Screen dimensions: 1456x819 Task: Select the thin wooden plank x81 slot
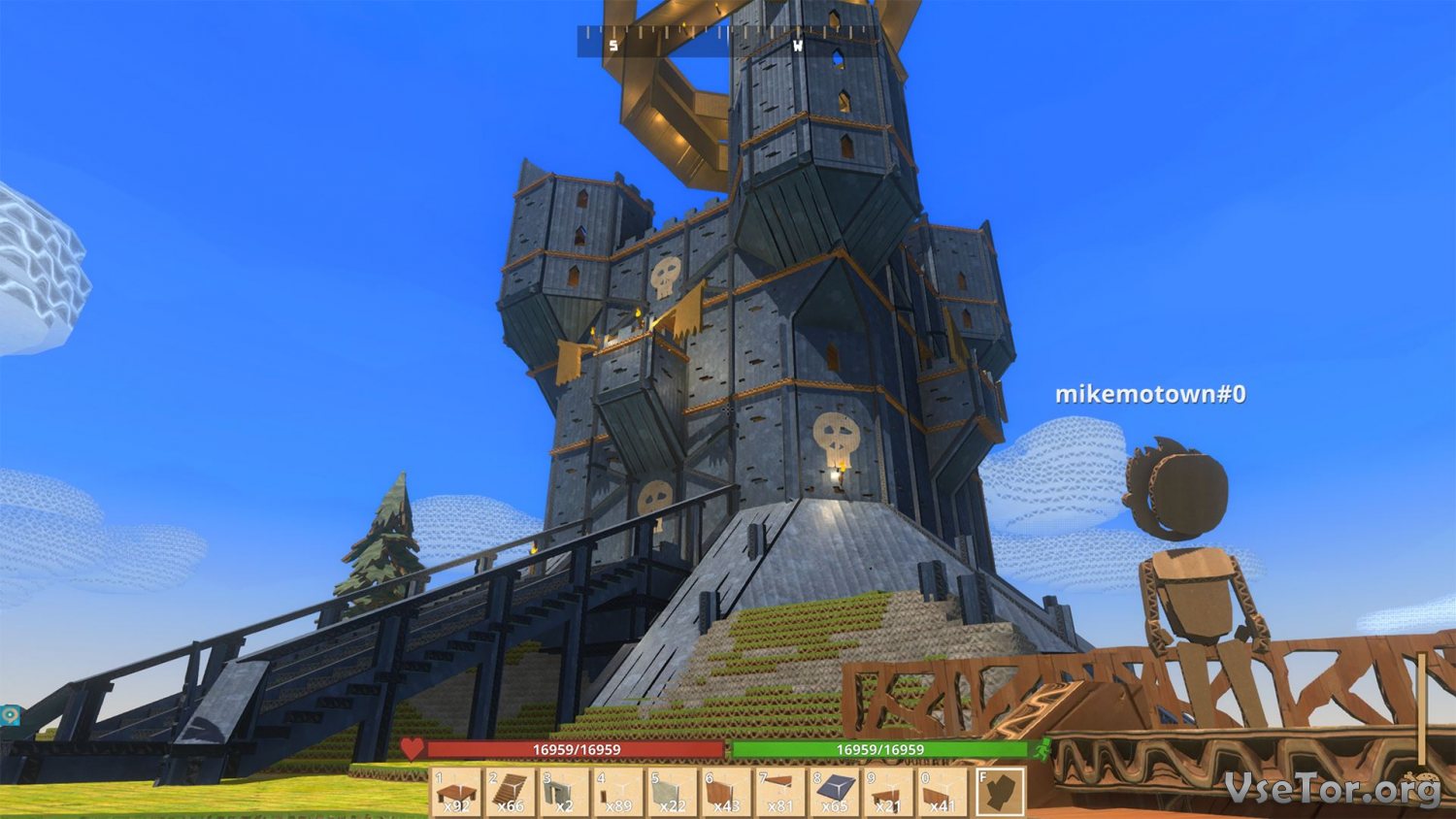(781, 792)
